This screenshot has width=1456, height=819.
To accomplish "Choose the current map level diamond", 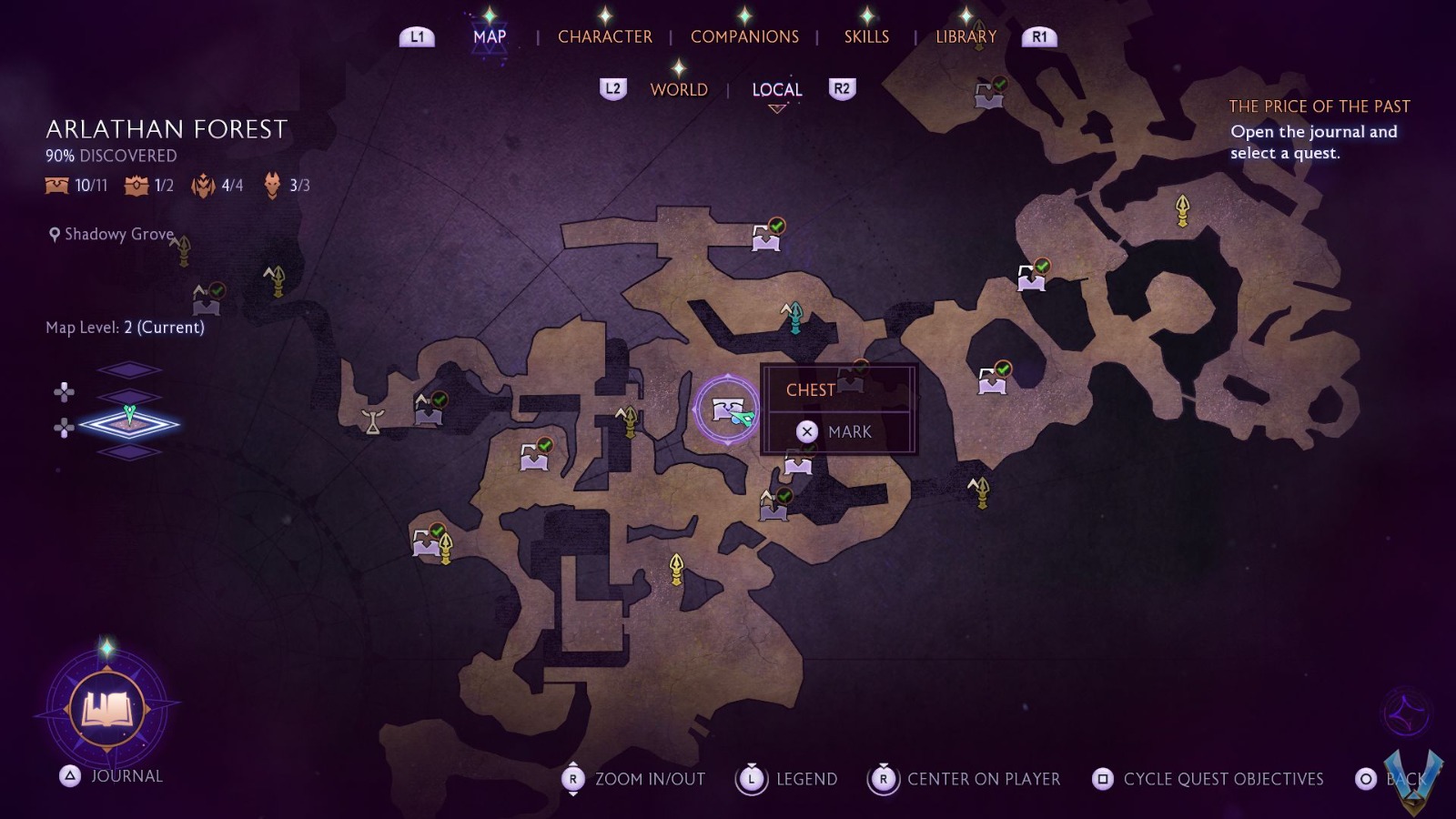I will [x=129, y=423].
